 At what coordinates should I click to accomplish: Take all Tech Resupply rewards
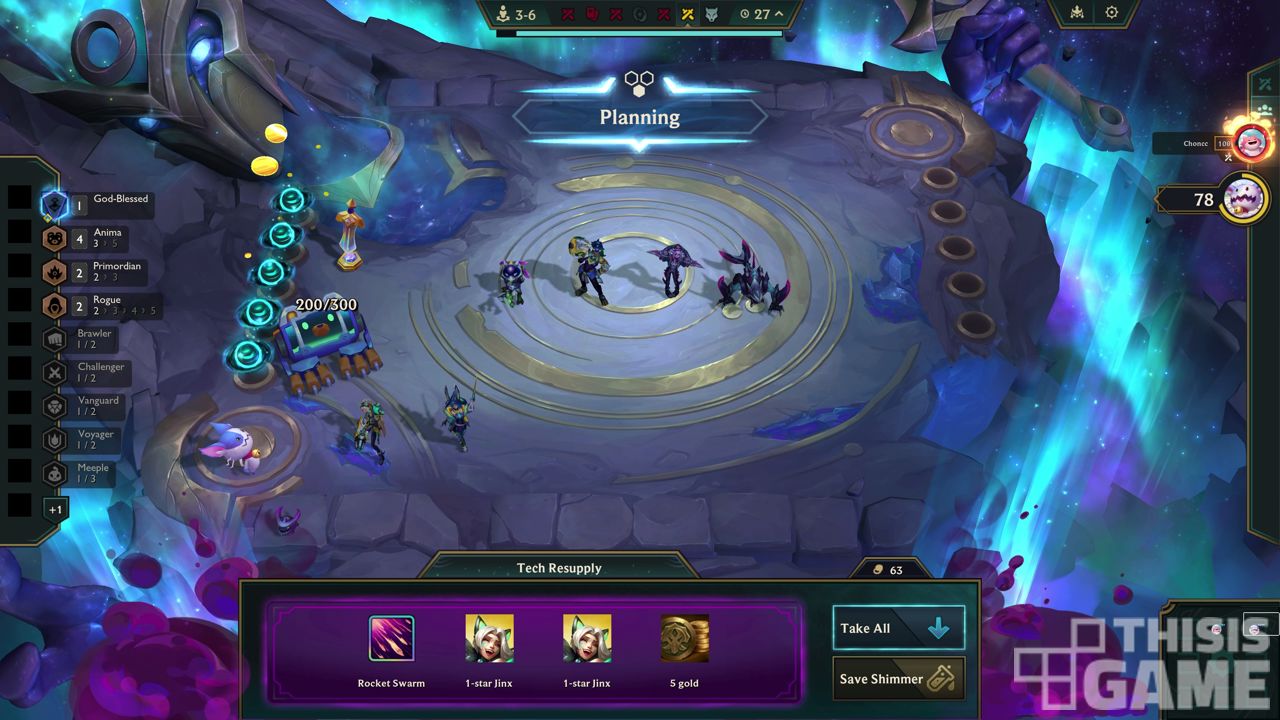[898, 628]
